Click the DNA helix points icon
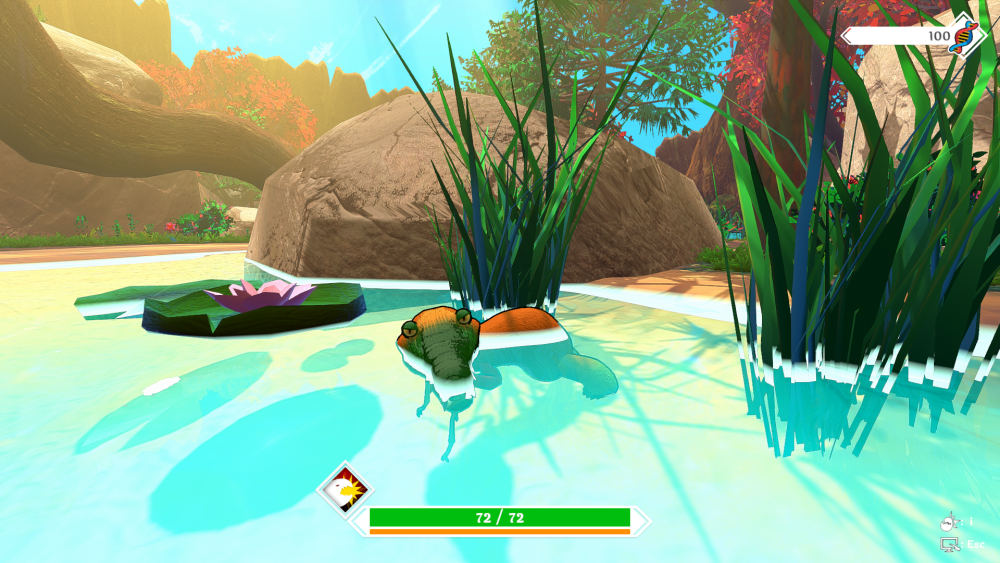1000x563 pixels. click(x=965, y=35)
